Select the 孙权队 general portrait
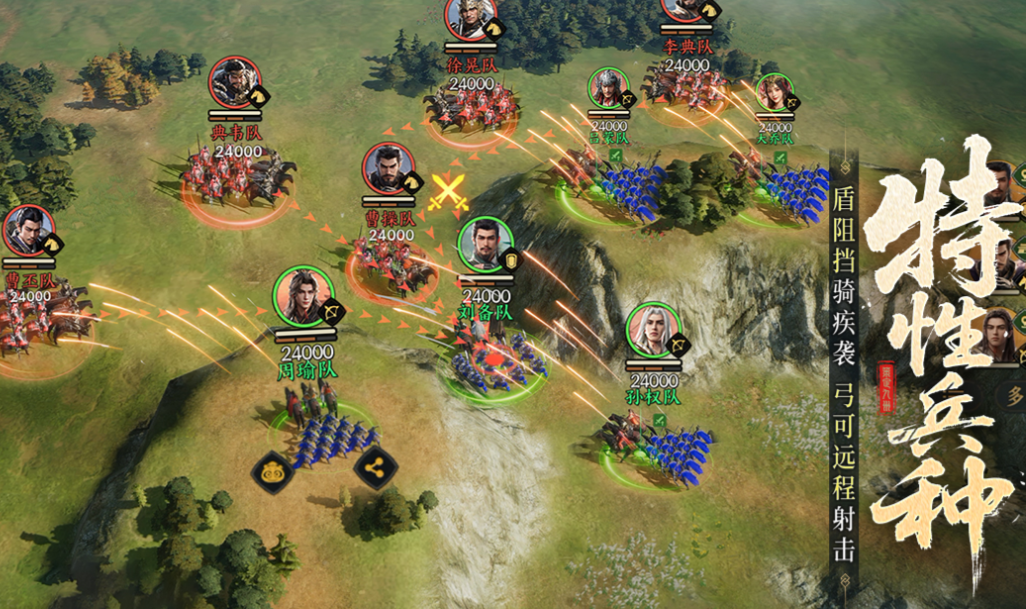The image size is (1026, 609). click(x=653, y=328)
